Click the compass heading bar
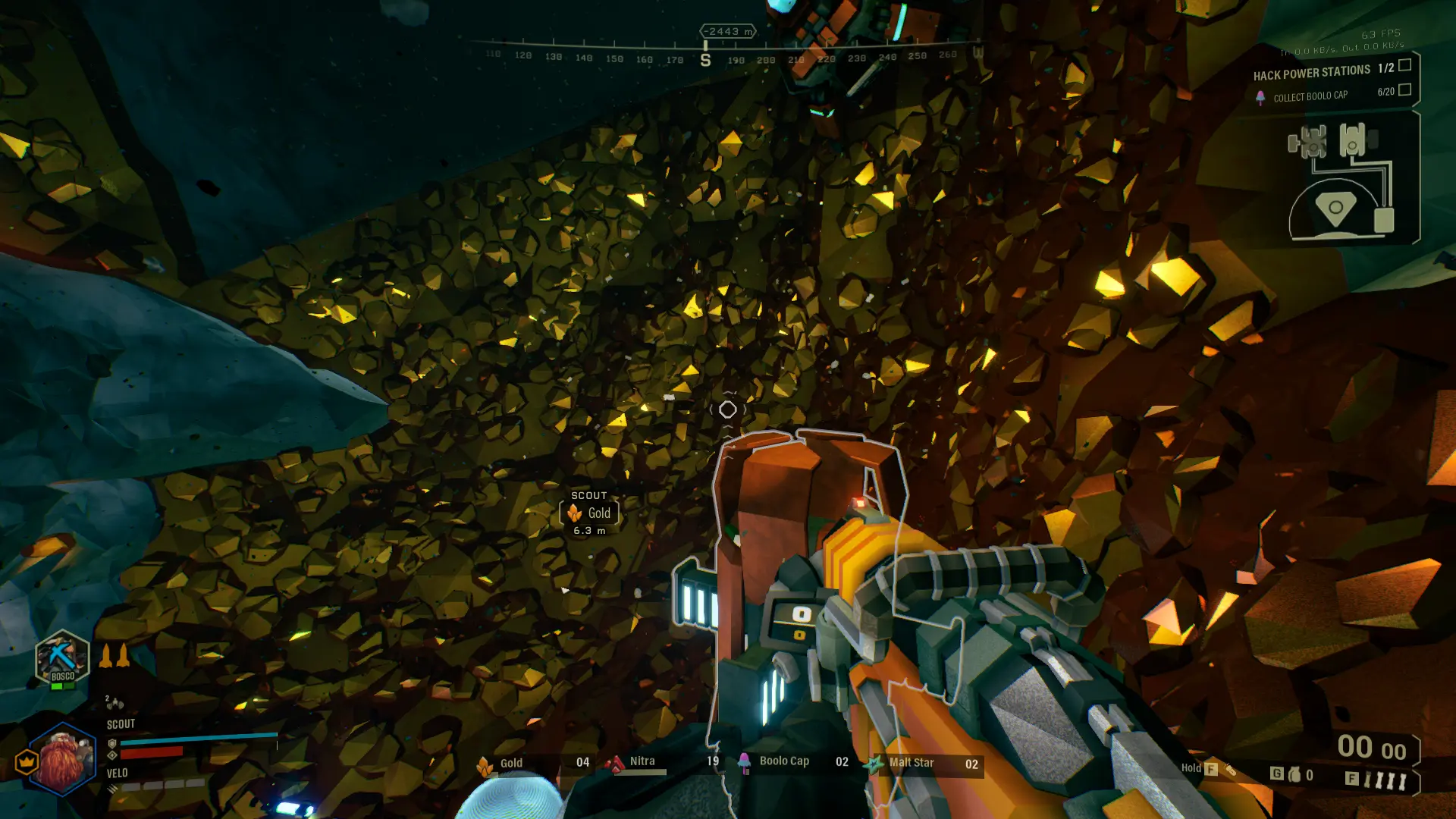1456x819 pixels. (x=724, y=55)
